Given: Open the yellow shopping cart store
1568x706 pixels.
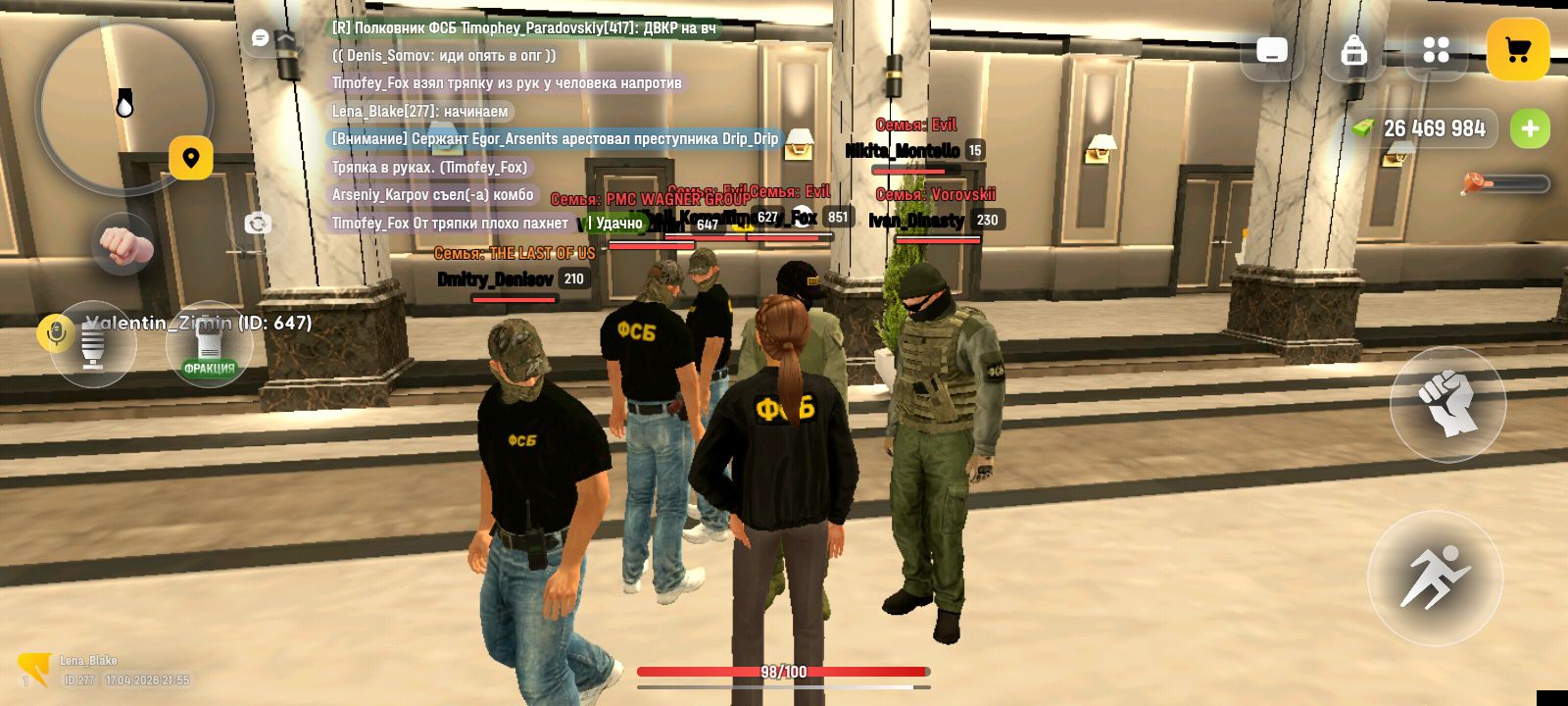Looking at the screenshot, I should (1518, 50).
